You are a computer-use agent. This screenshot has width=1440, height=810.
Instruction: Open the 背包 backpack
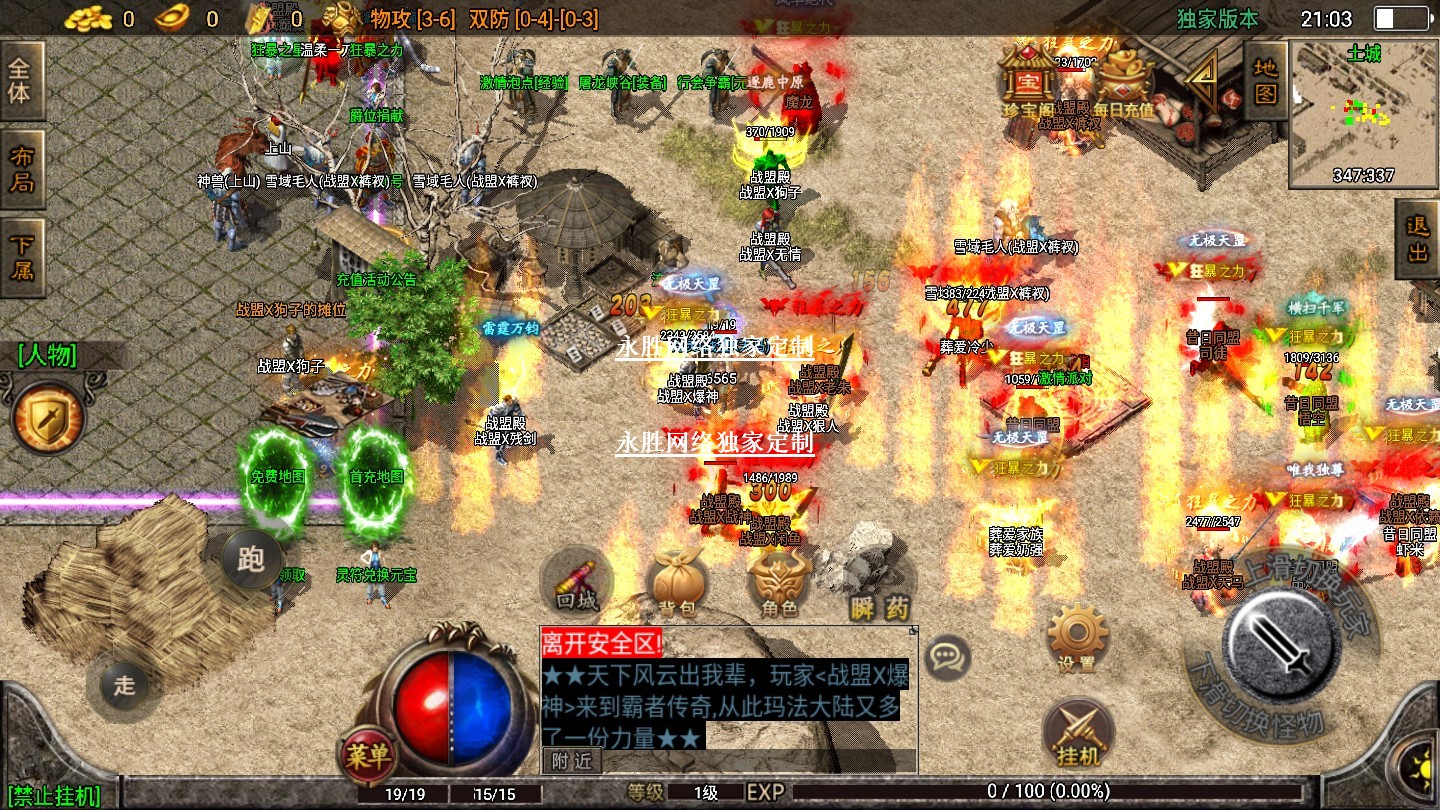pyautogui.click(x=677, y=584)
